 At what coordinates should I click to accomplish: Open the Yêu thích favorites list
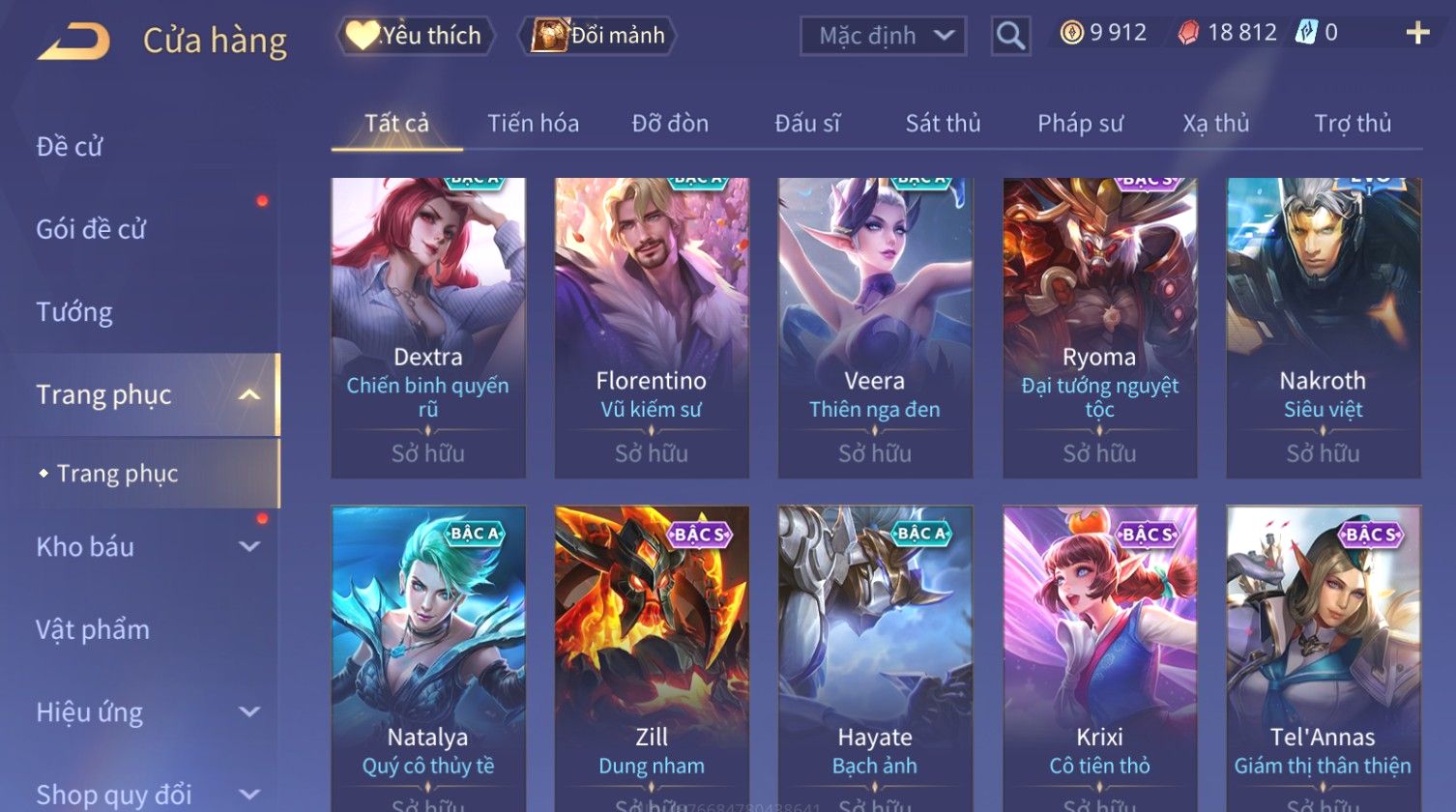click(416, 36)
